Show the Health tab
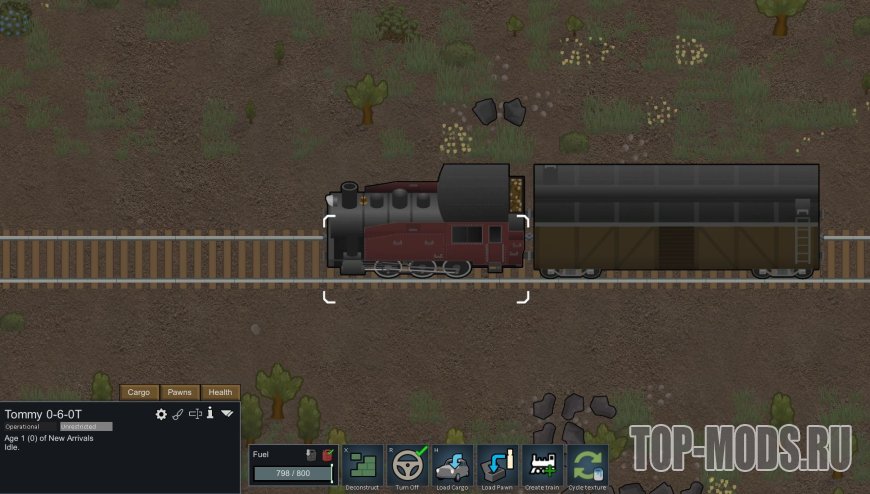The image size is (870, 494). pos(221,392)
